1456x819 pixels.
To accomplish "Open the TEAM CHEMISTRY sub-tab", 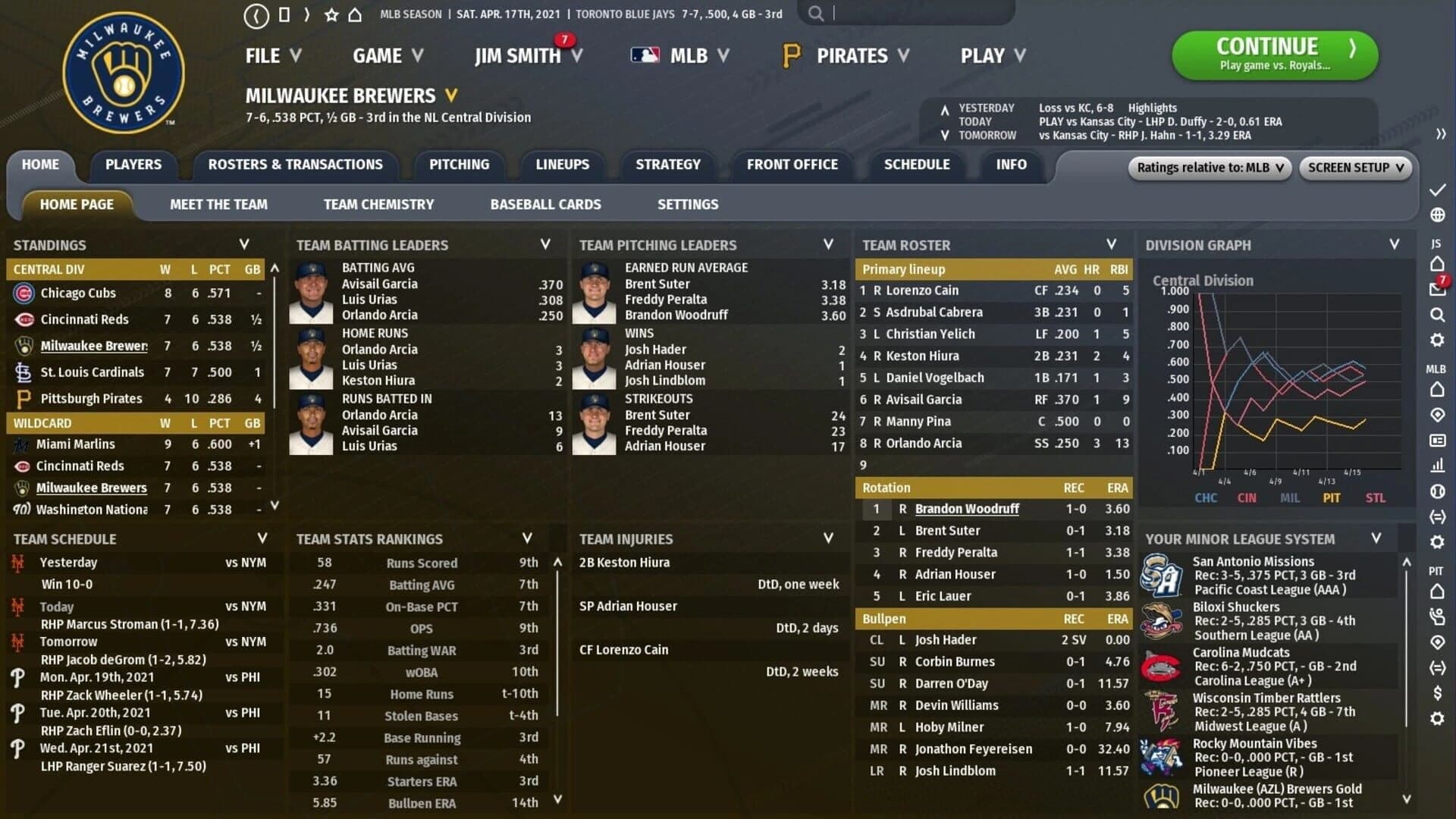I will tap(378, 204).
